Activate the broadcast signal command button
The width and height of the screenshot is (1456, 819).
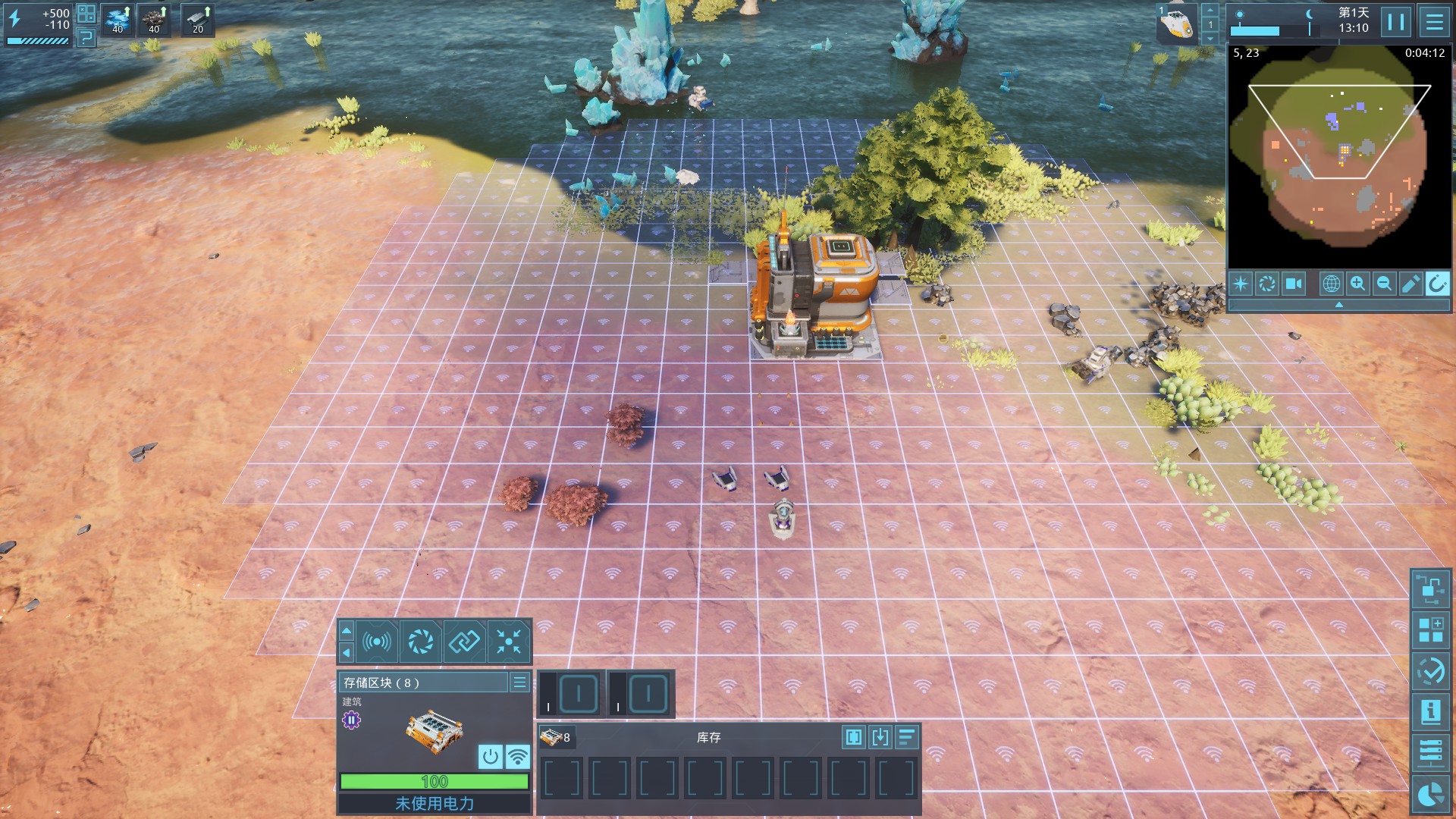pyautogui.click(x=377, y=642)
